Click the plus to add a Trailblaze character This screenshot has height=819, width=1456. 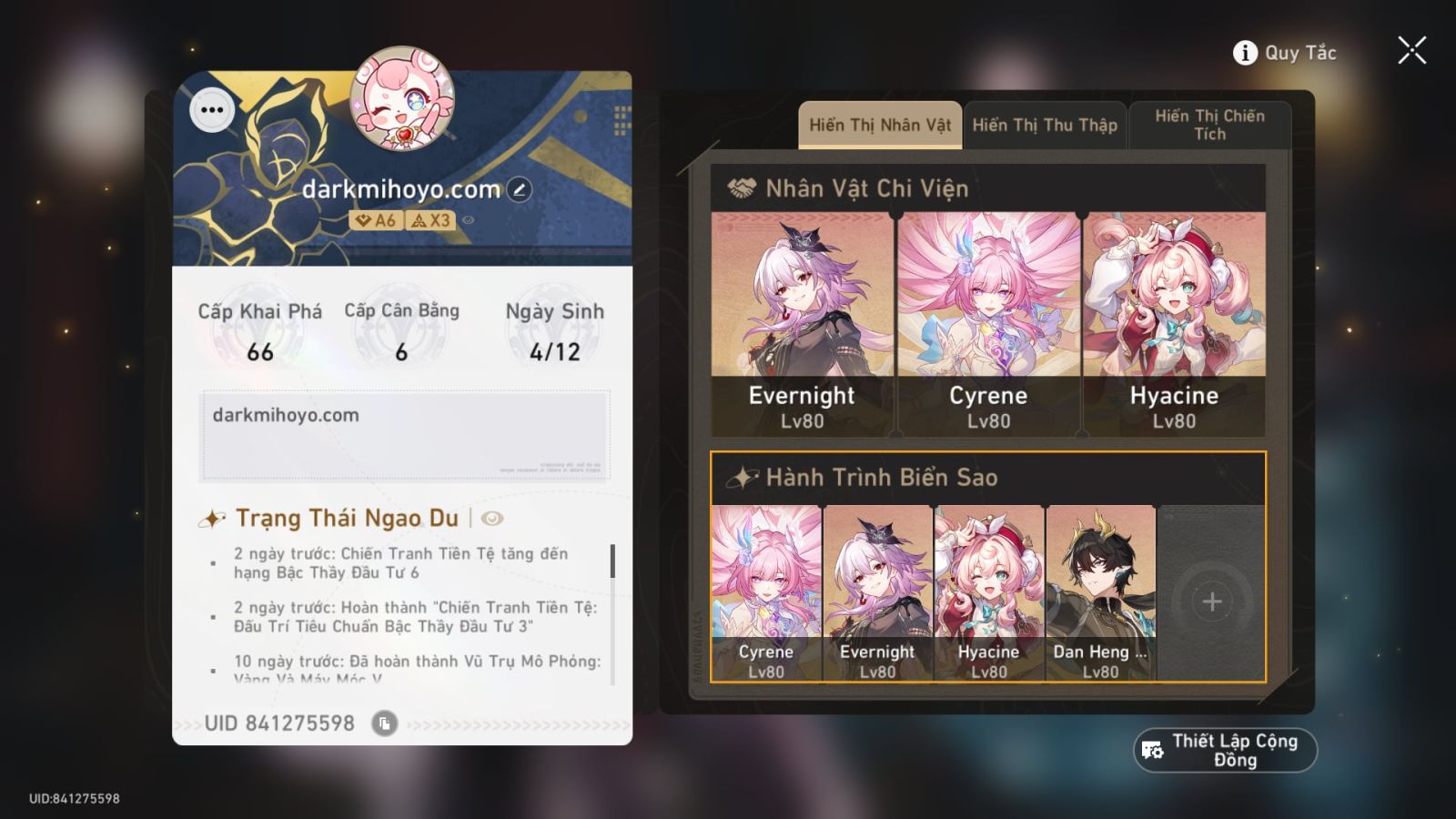[1213, 601]
